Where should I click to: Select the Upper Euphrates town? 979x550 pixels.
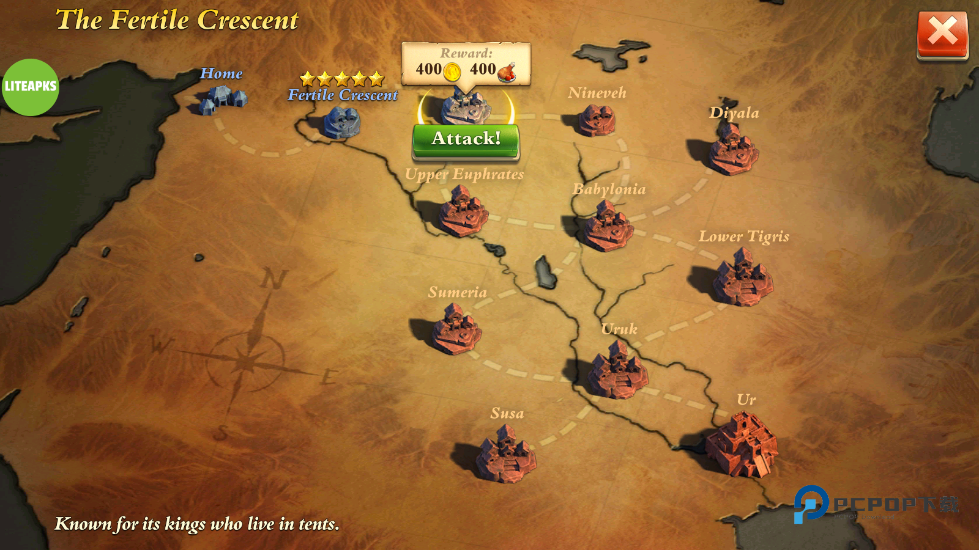tap(463, 210)
